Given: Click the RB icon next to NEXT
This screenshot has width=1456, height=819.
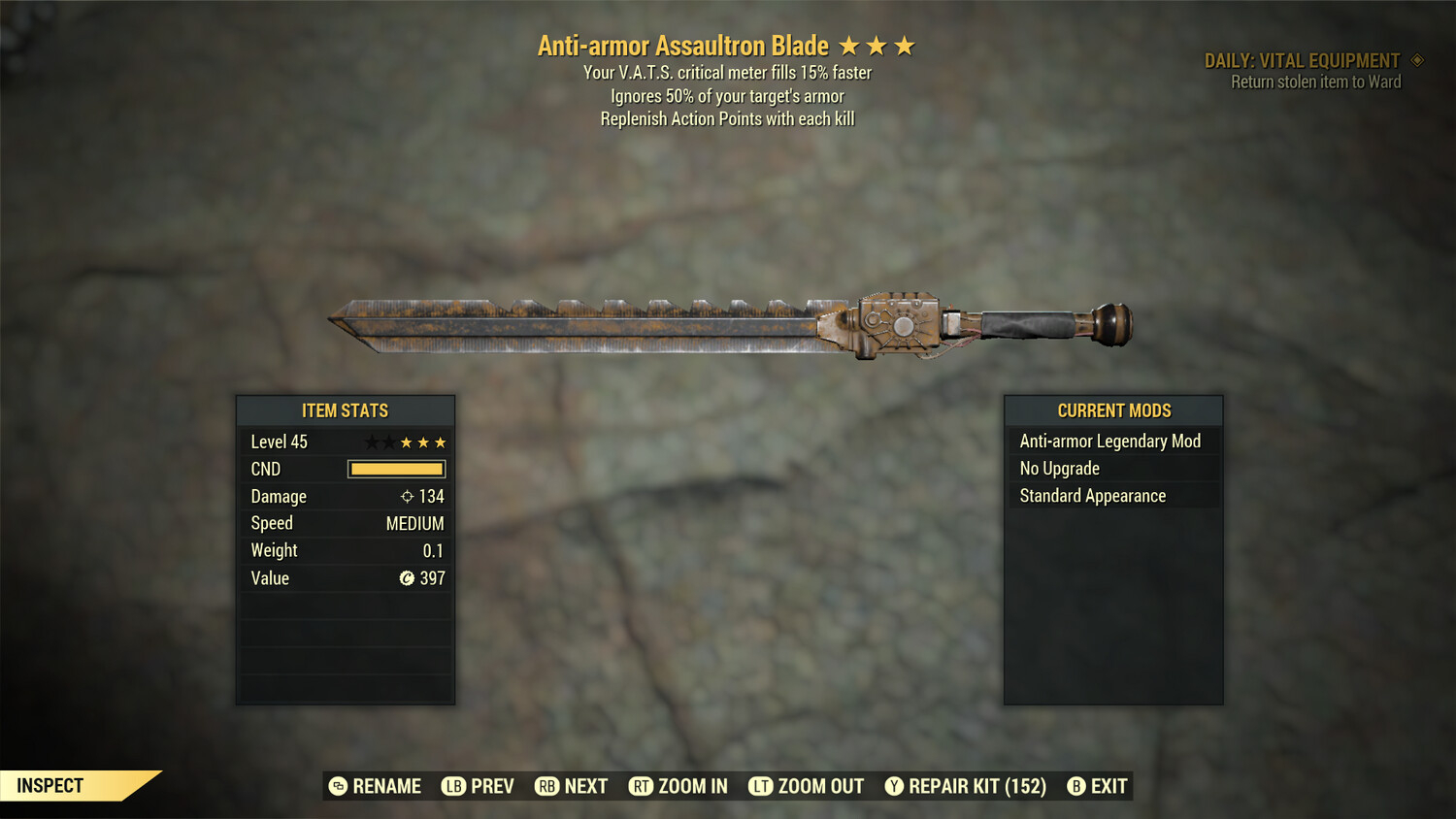Looking at the screenshot, I should pos(546,786).
